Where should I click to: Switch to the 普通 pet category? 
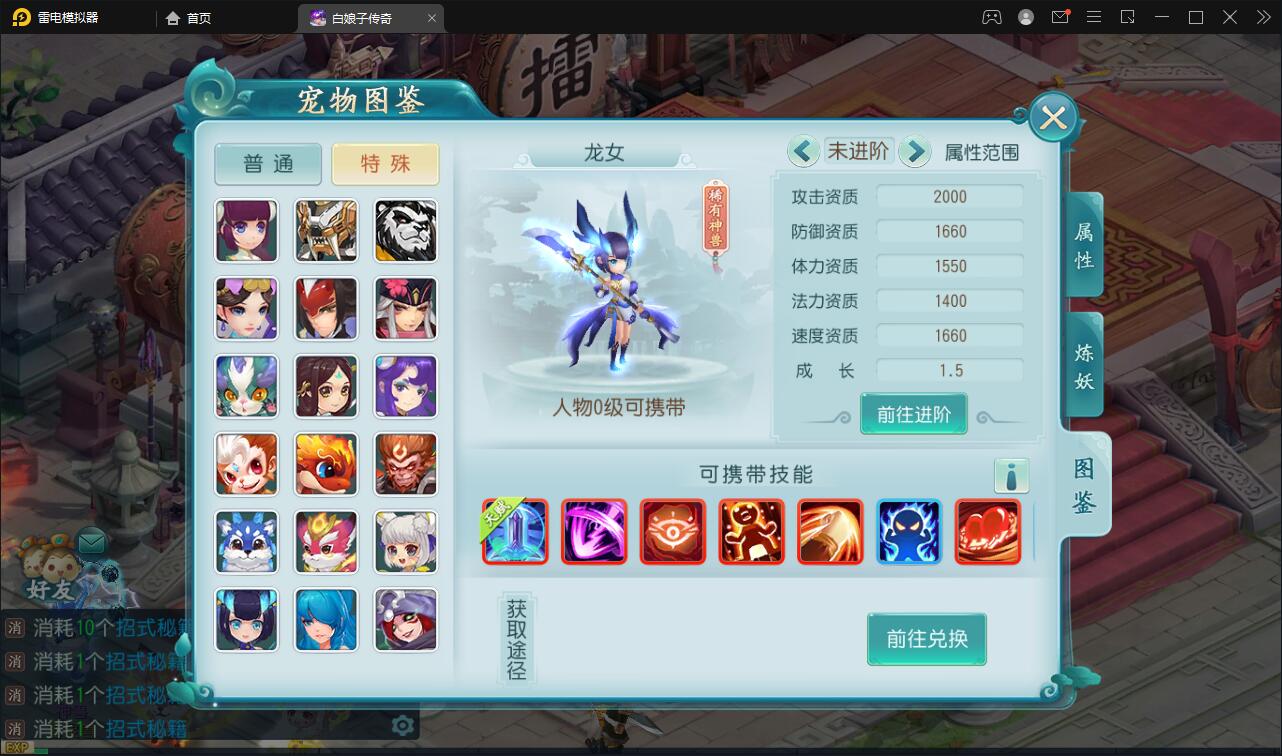(267, 164)
